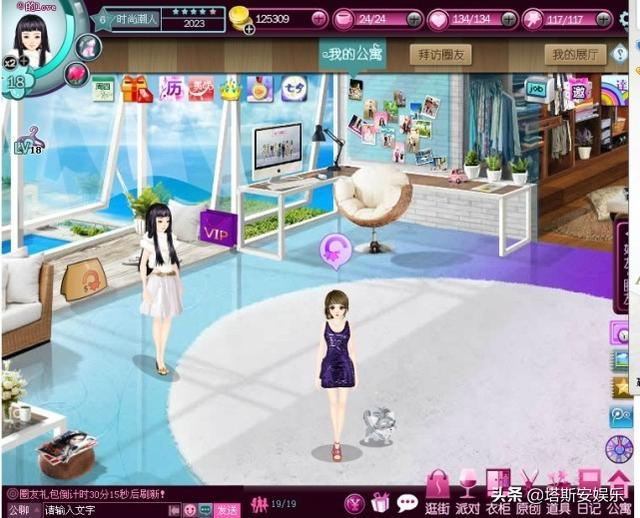This screenshot has height=518, width=640.
Task: Open 原创 scissors design menu
Action: pyautogui.click(x=528, y=492)
